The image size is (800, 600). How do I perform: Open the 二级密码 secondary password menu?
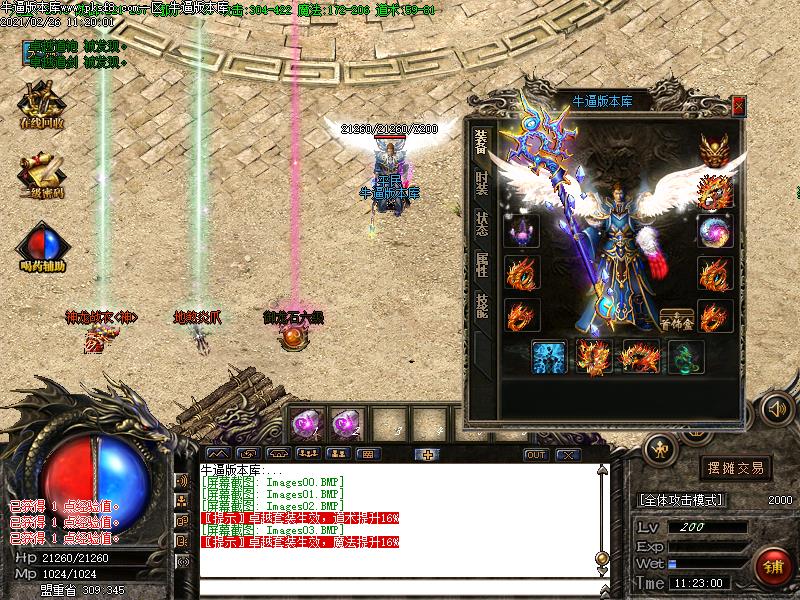42,176
